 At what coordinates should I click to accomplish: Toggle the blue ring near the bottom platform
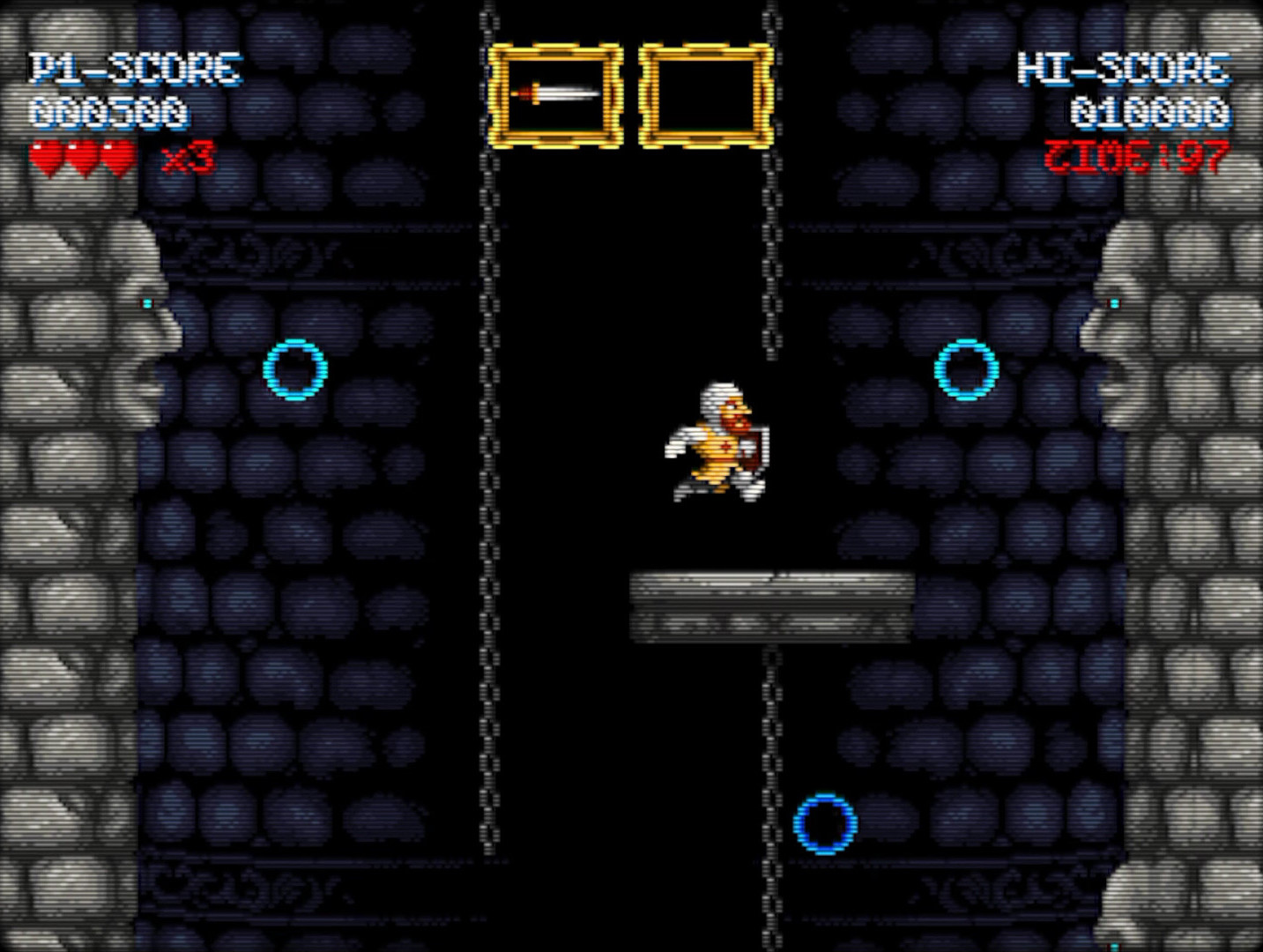pos(825,824)
